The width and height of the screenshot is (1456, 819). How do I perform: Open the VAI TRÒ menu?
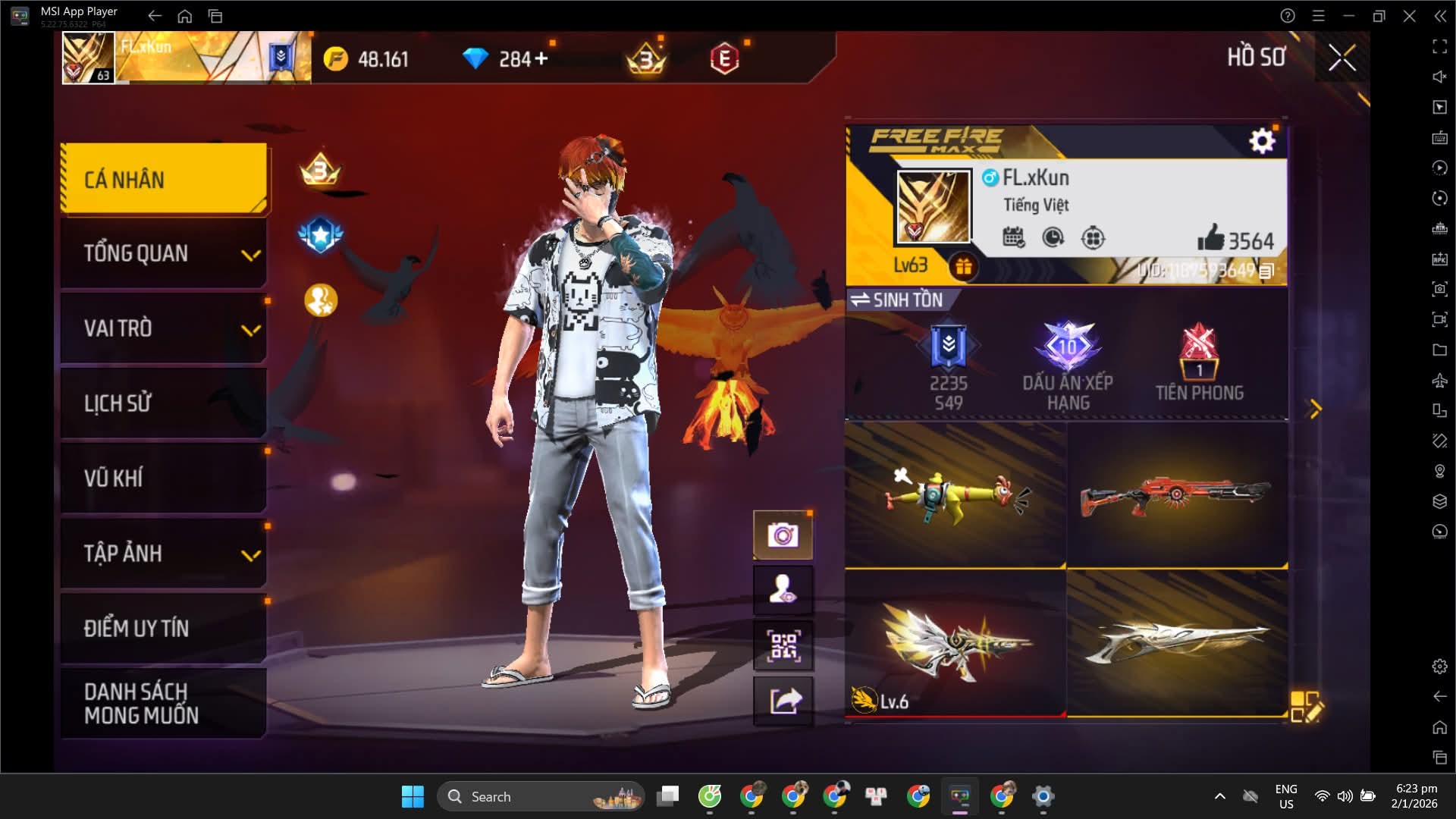pos(164,328)
